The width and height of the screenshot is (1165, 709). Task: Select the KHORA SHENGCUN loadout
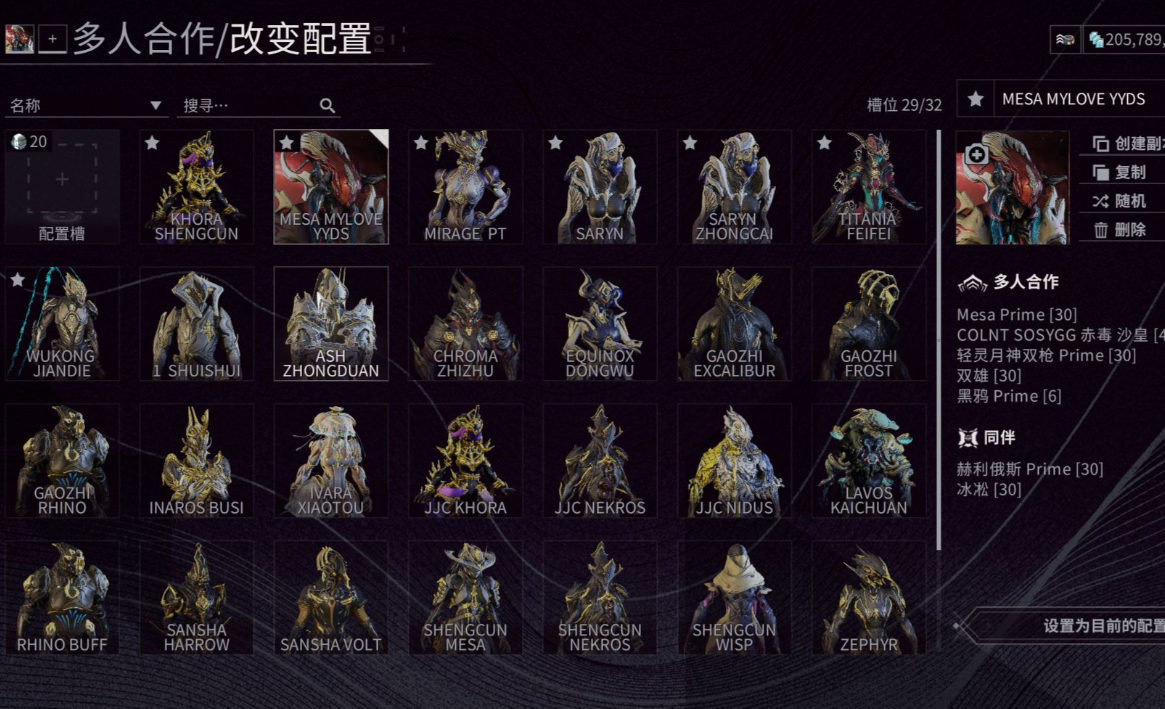[196, 187]
